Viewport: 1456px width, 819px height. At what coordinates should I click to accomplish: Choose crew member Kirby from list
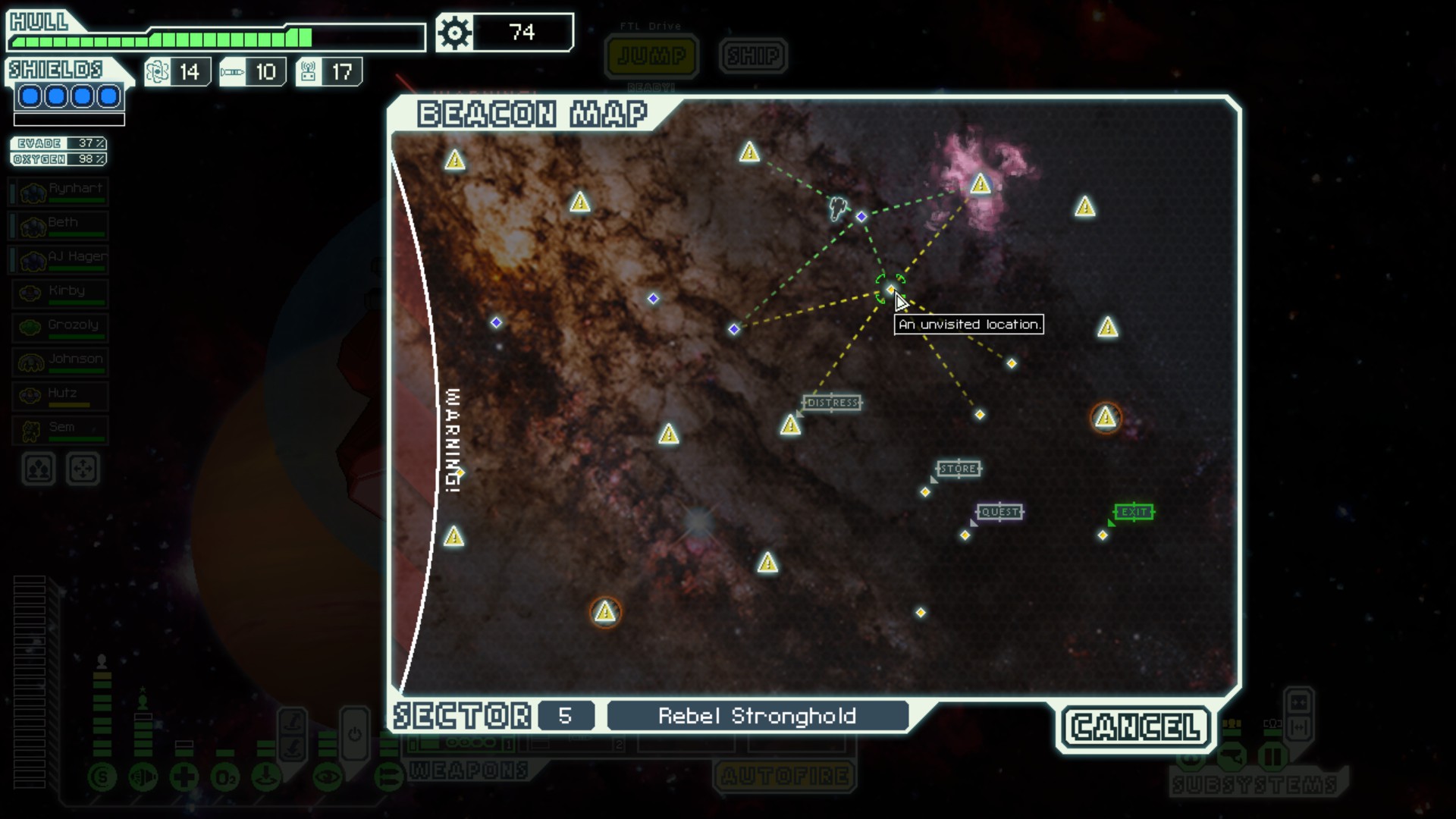coord(59,295)
